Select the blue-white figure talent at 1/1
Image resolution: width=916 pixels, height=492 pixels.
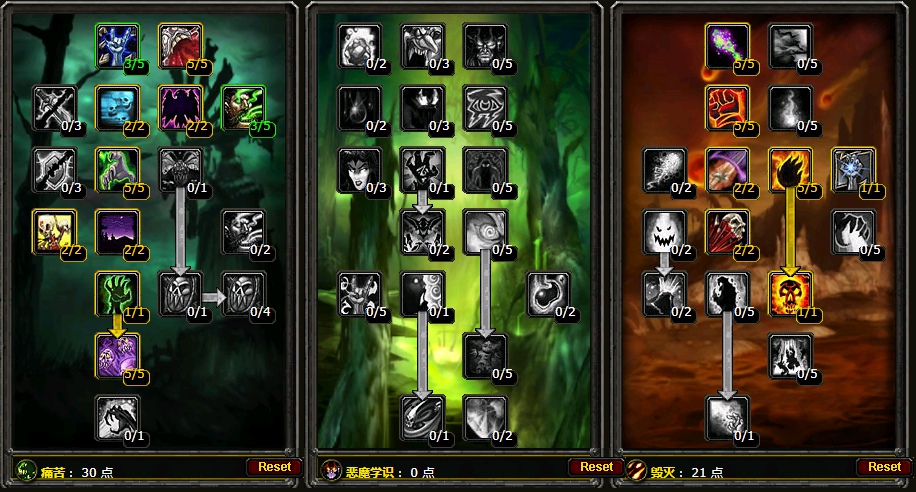[x=853, y=170]
